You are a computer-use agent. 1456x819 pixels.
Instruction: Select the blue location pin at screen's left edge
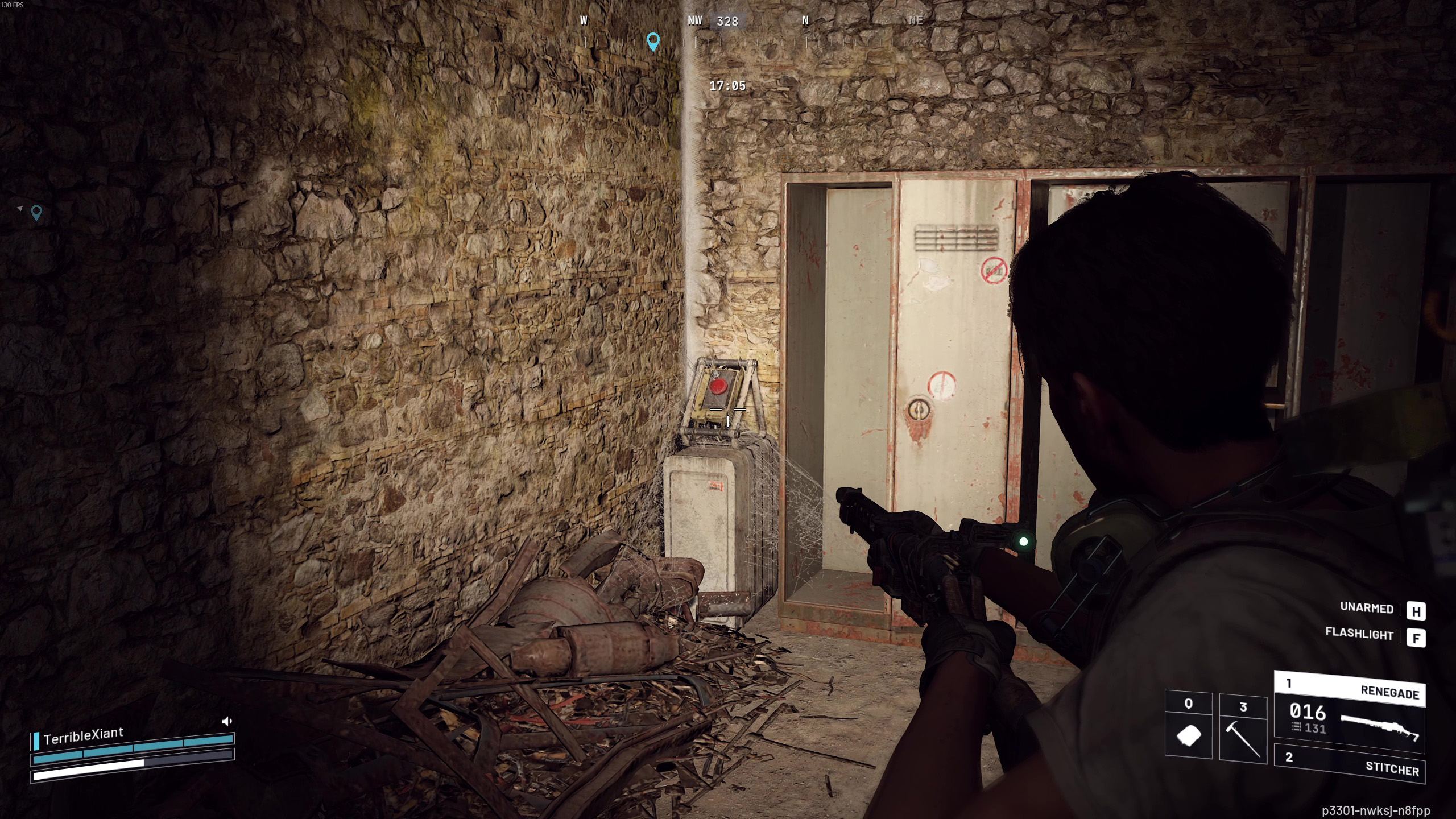click(36, 213)
